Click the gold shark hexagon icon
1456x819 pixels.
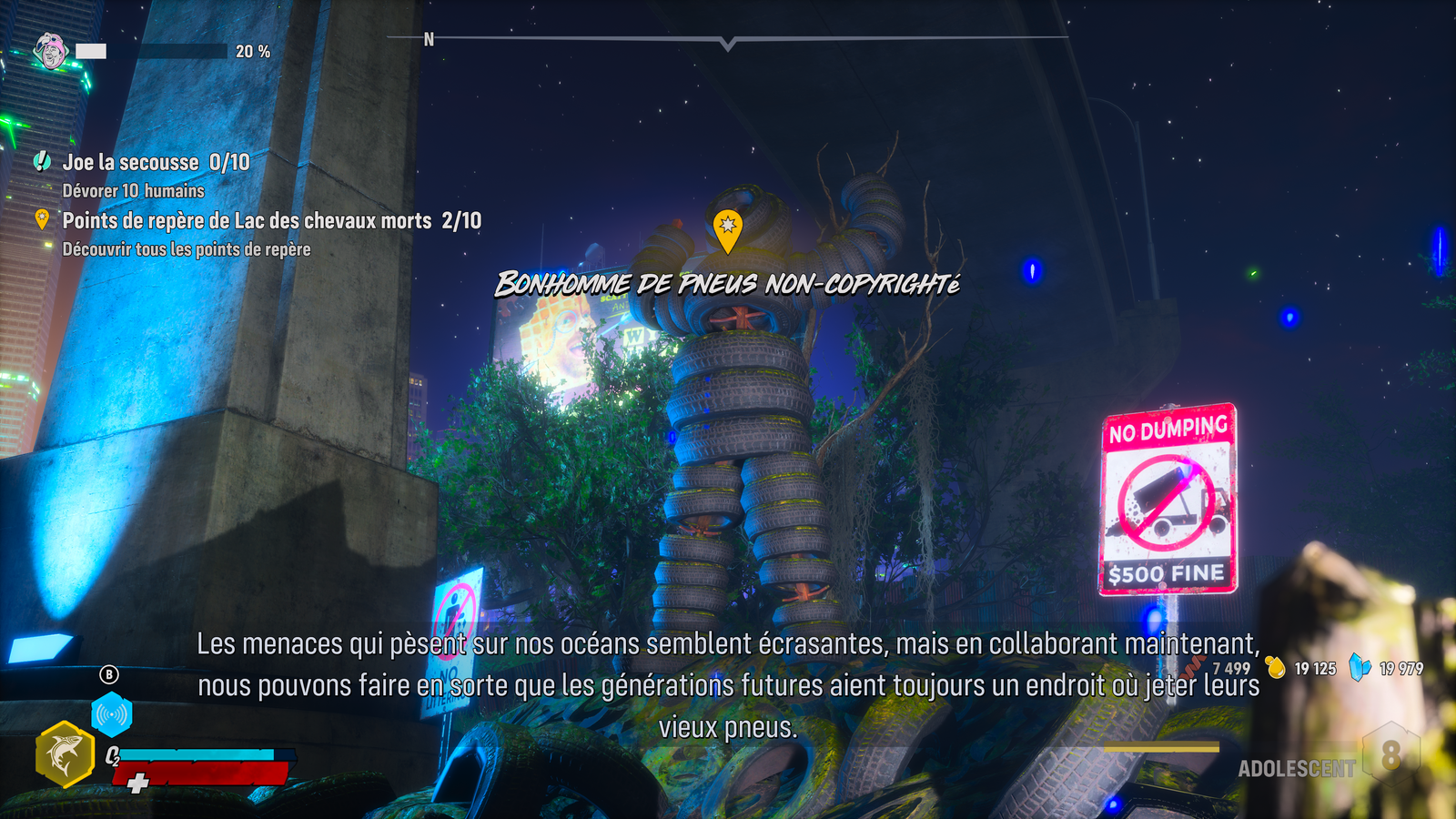click(65, 754)
